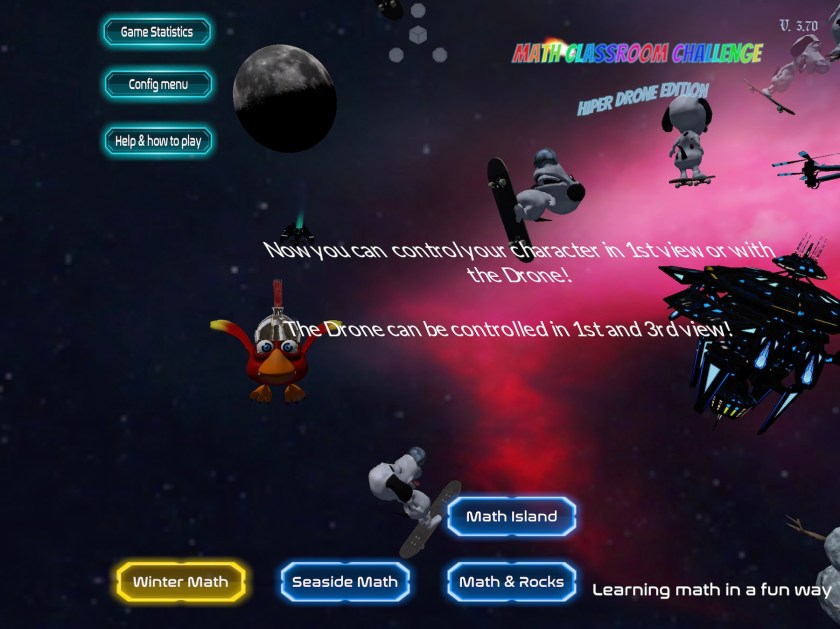Launch the Math Island level
This screenshot has height=629, width=840.
pyautogui.click(x=511, y=517)
